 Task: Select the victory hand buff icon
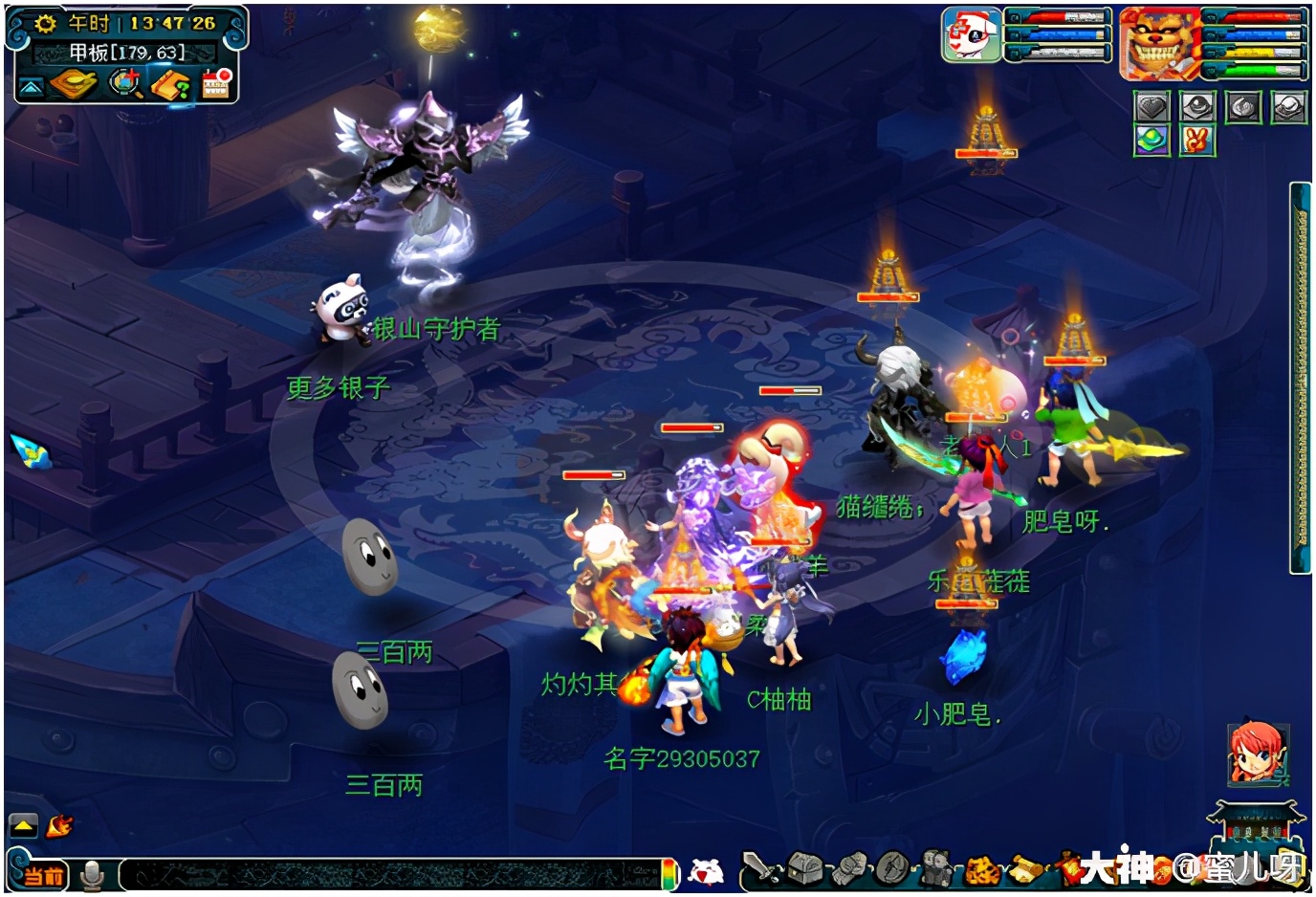coord(1197,141)
